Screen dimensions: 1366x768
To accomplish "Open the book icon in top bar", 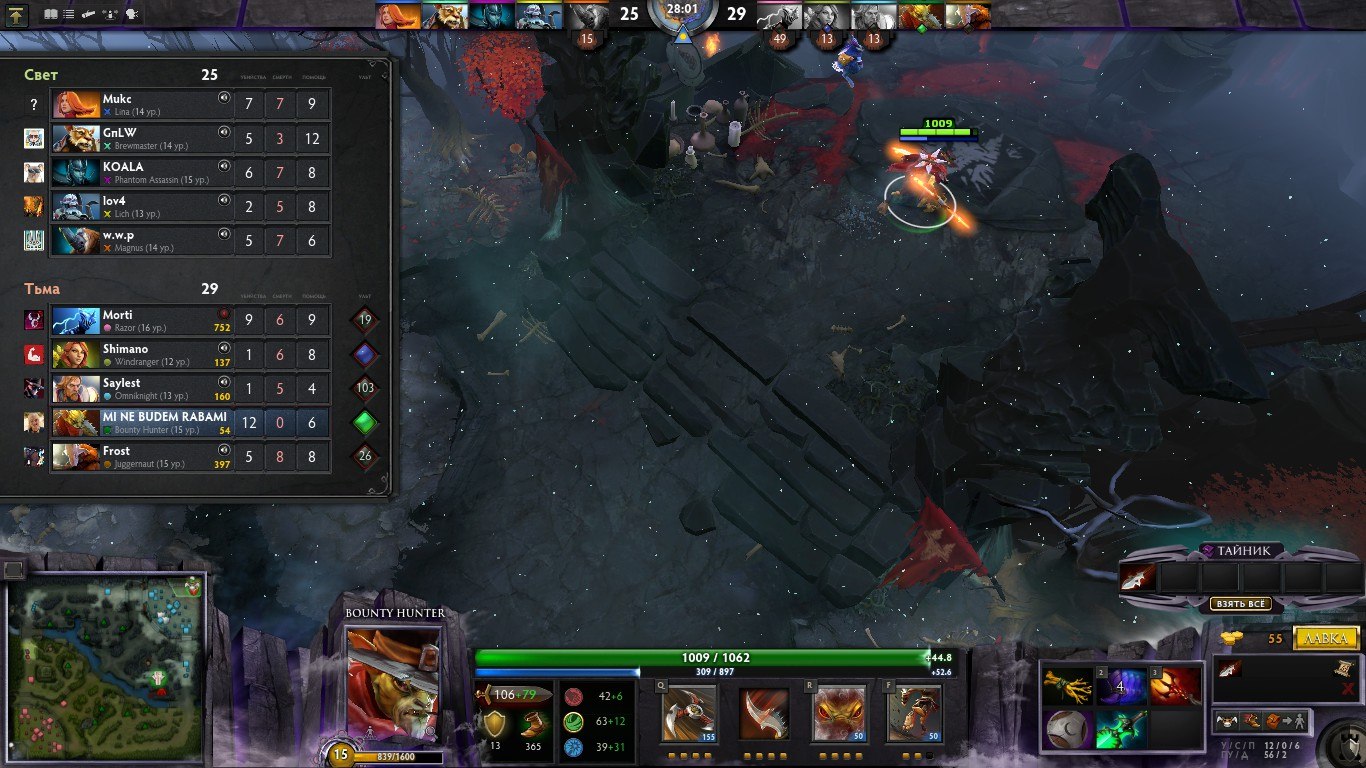I will pos(50,15).
